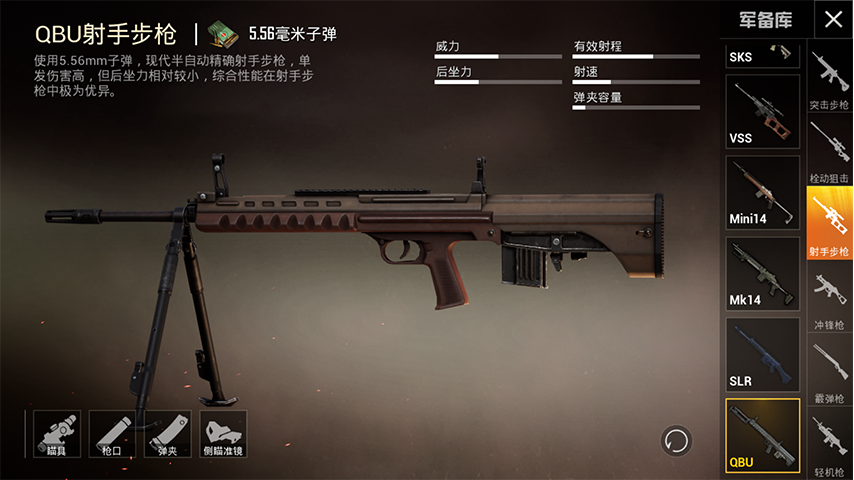Image resolution: width=854 pixels, height=480 pixels.
Task: Show the 霰弹枪 shotgun category
Action: [830, 371]
